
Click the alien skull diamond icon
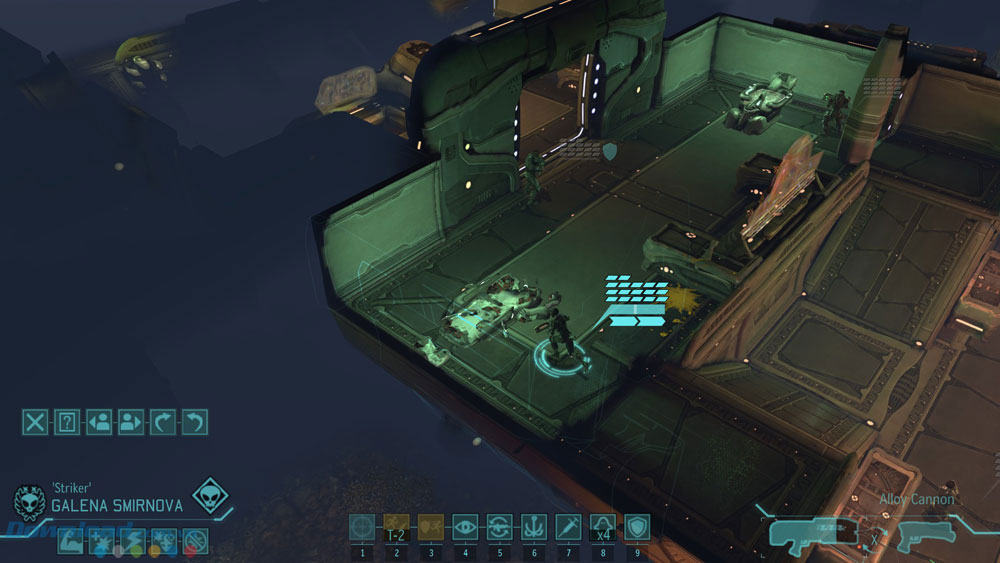pos(209,495)
